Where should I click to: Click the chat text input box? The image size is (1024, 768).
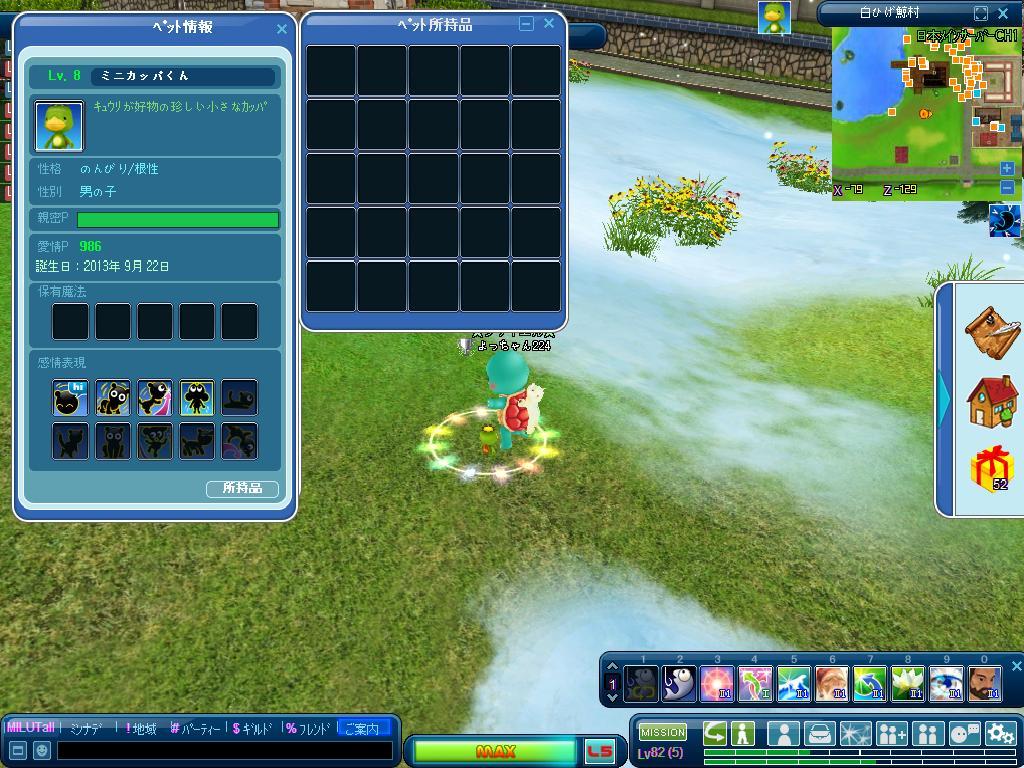click(225, 750)
